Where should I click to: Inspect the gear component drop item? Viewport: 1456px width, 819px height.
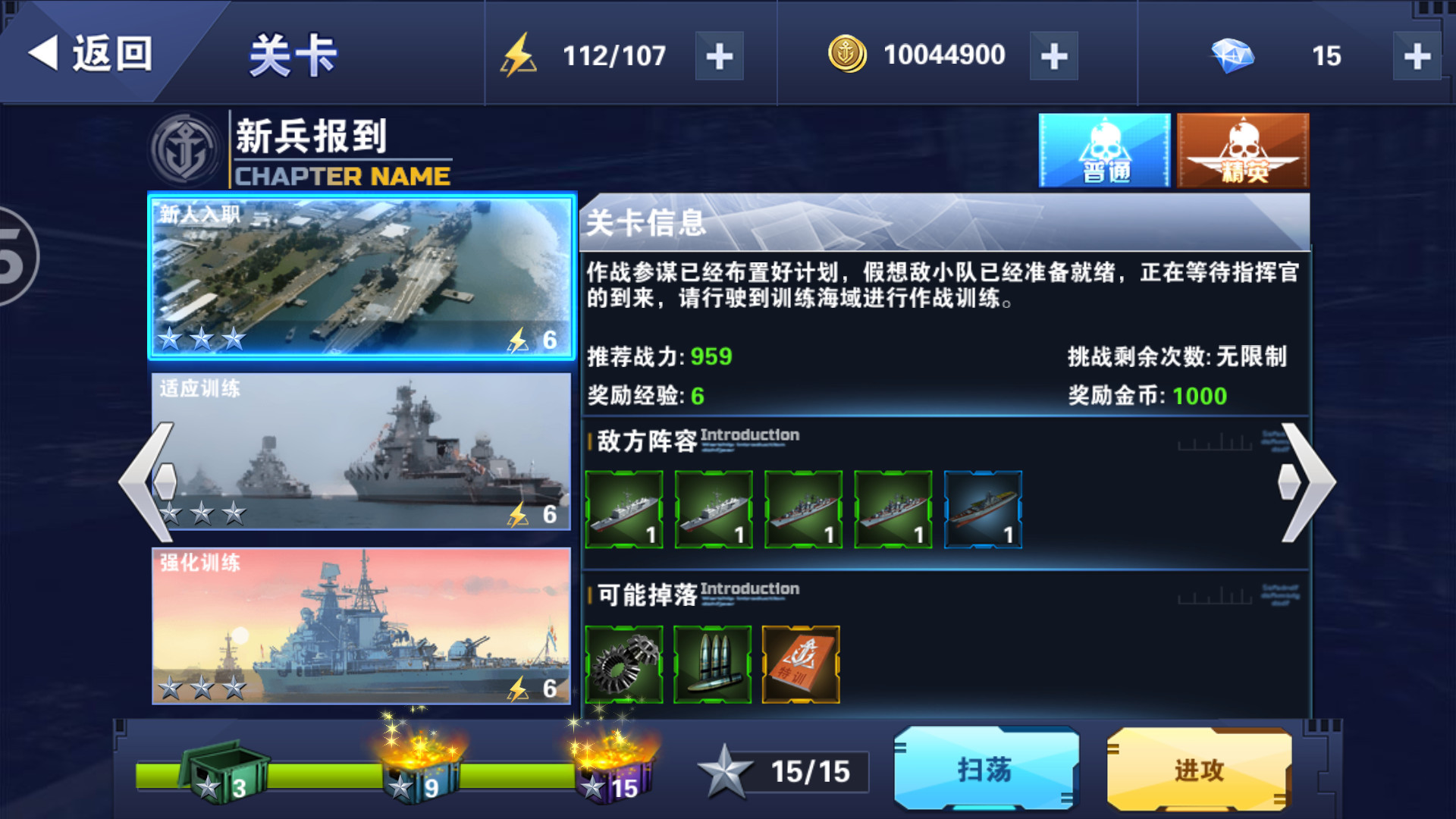[x=624, y=664]
